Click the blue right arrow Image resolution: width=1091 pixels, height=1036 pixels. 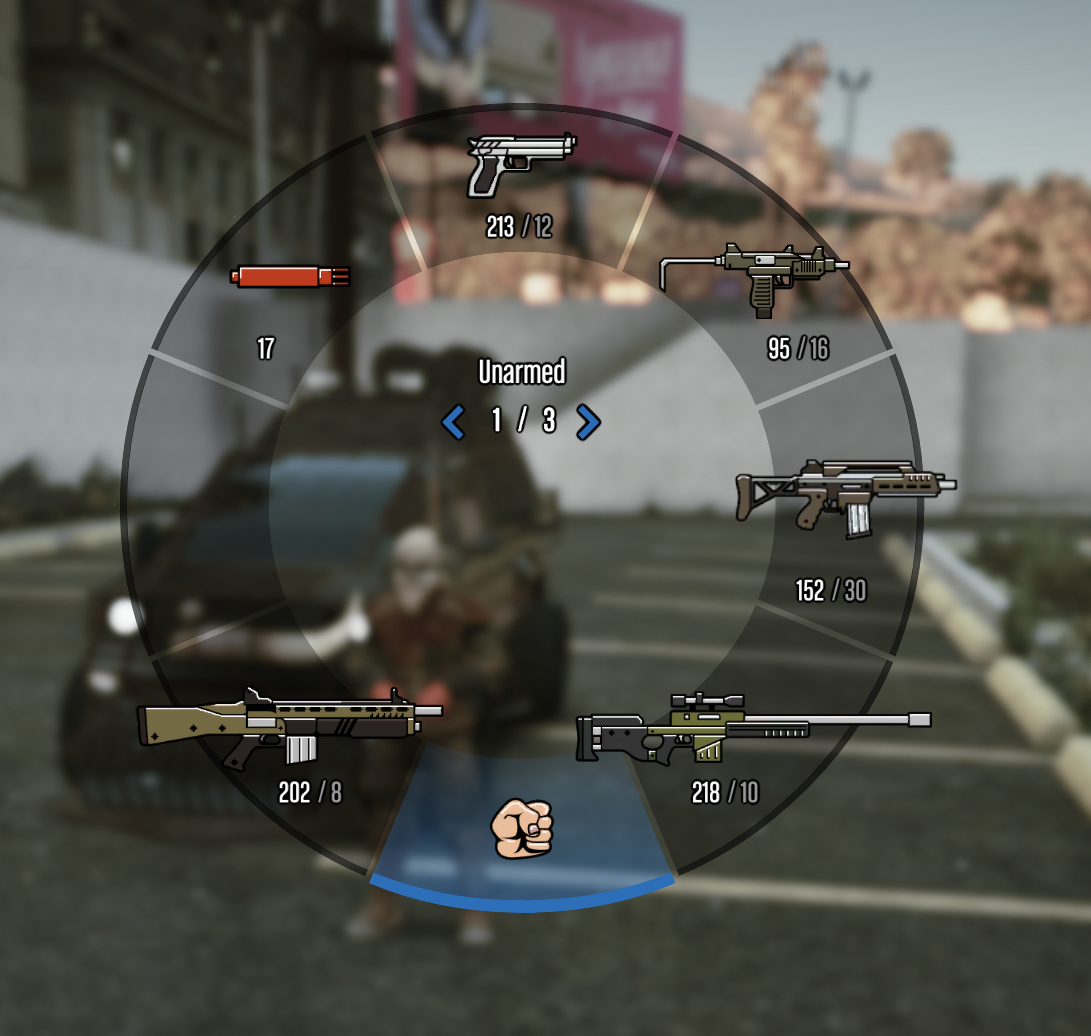[589, 422]
